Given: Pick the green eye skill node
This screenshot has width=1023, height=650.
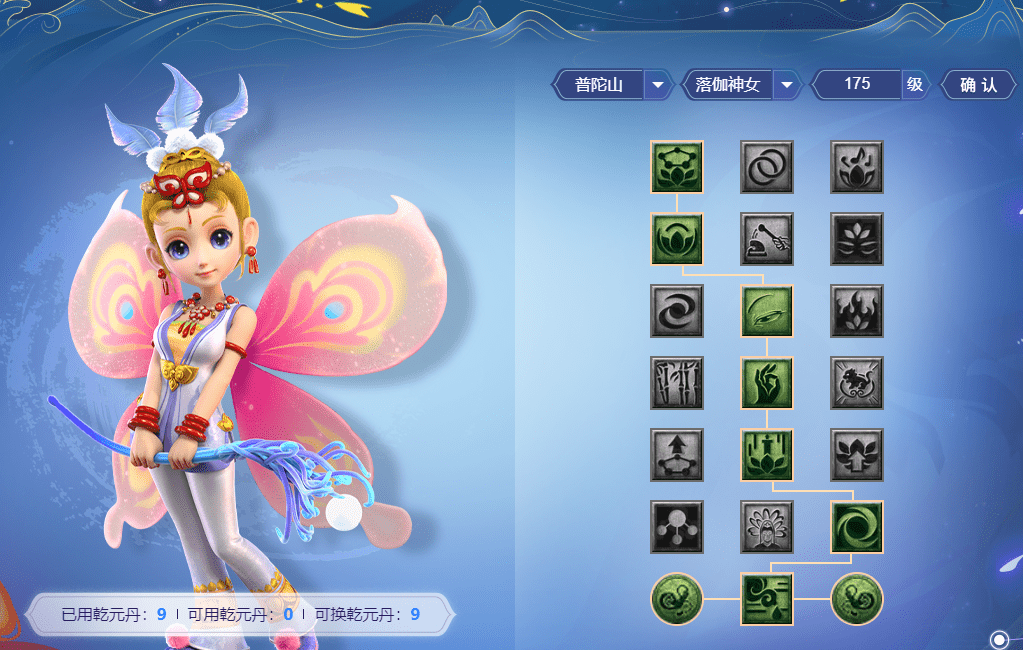Looking at the screenshot, I should pos(767,311).
